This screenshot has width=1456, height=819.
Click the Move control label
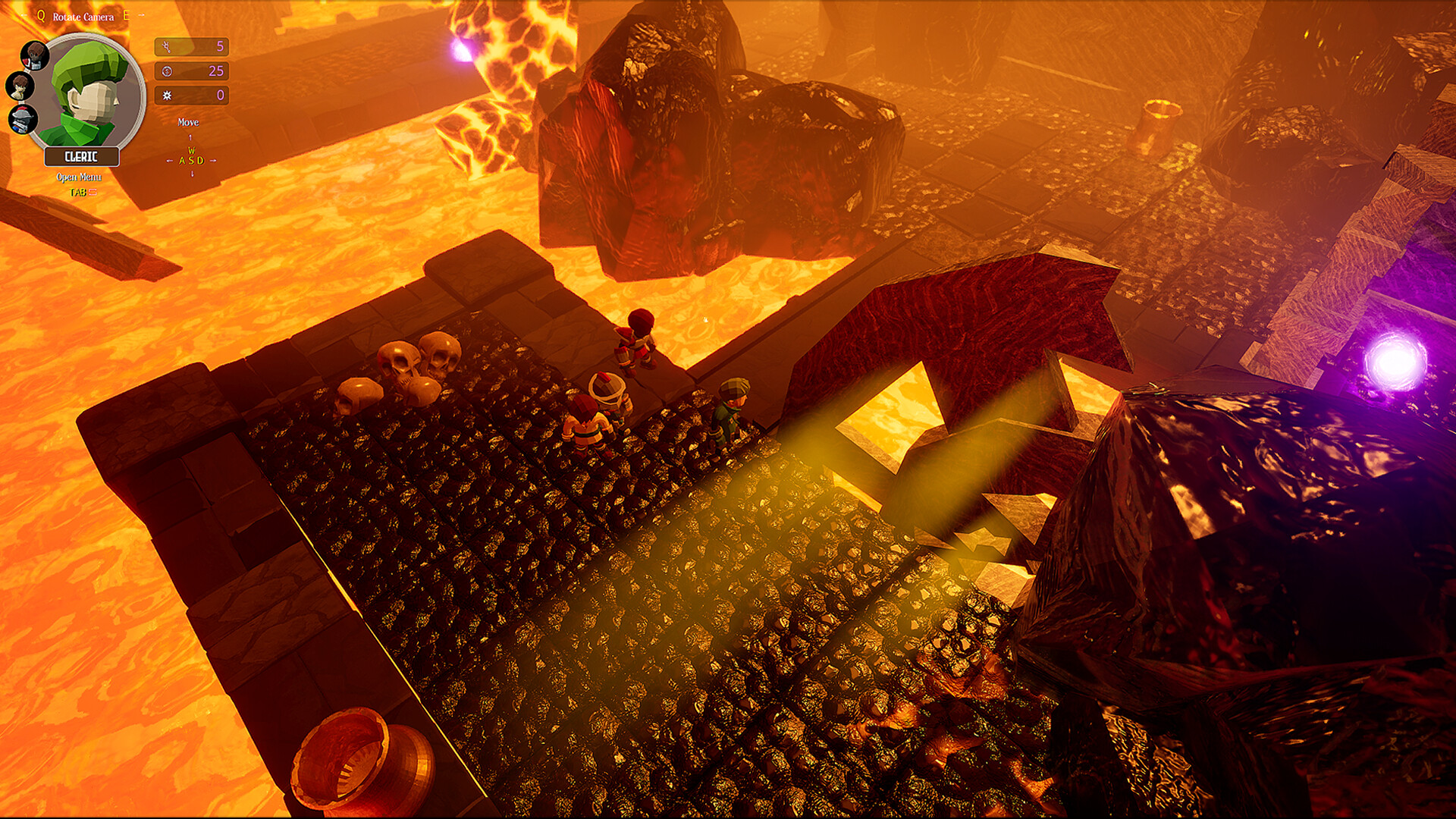click(188, 121)
